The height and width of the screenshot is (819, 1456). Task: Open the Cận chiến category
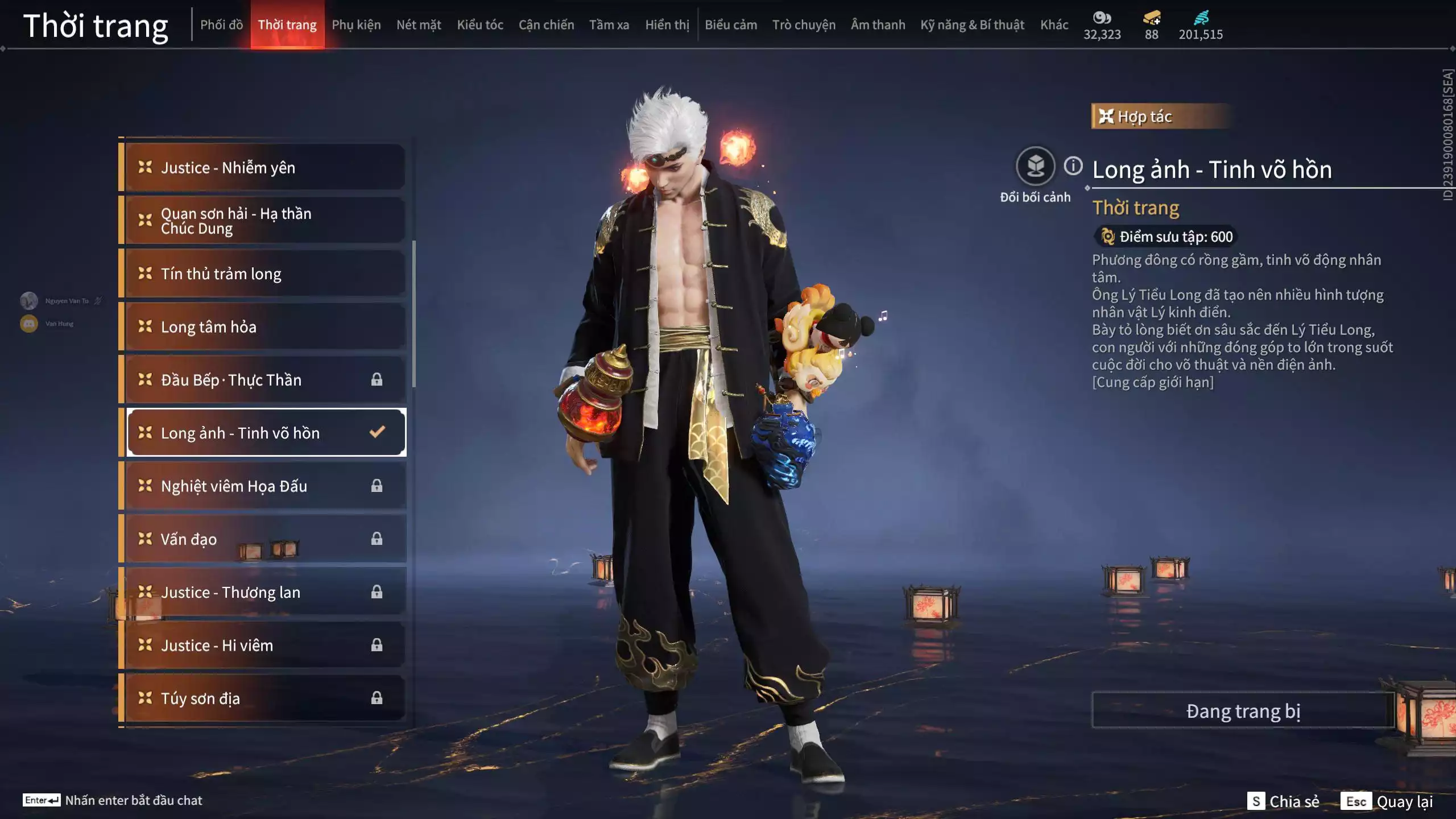point(546,25)
